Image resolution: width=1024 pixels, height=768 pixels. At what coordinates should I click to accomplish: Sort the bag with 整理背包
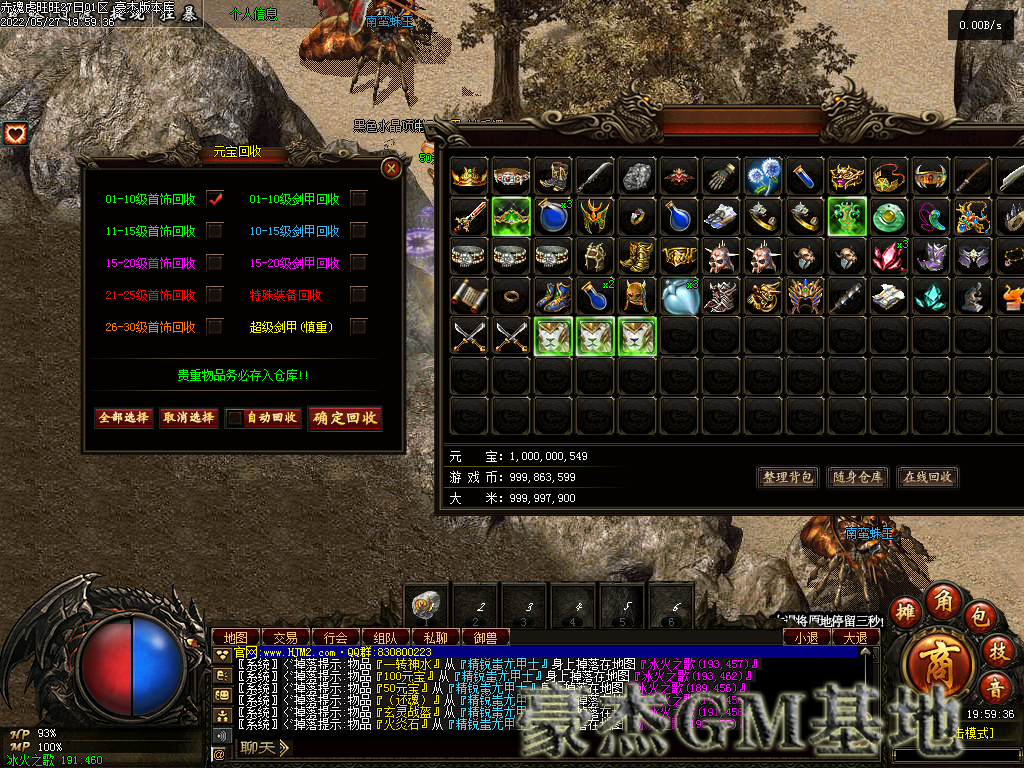coord(788,477)
